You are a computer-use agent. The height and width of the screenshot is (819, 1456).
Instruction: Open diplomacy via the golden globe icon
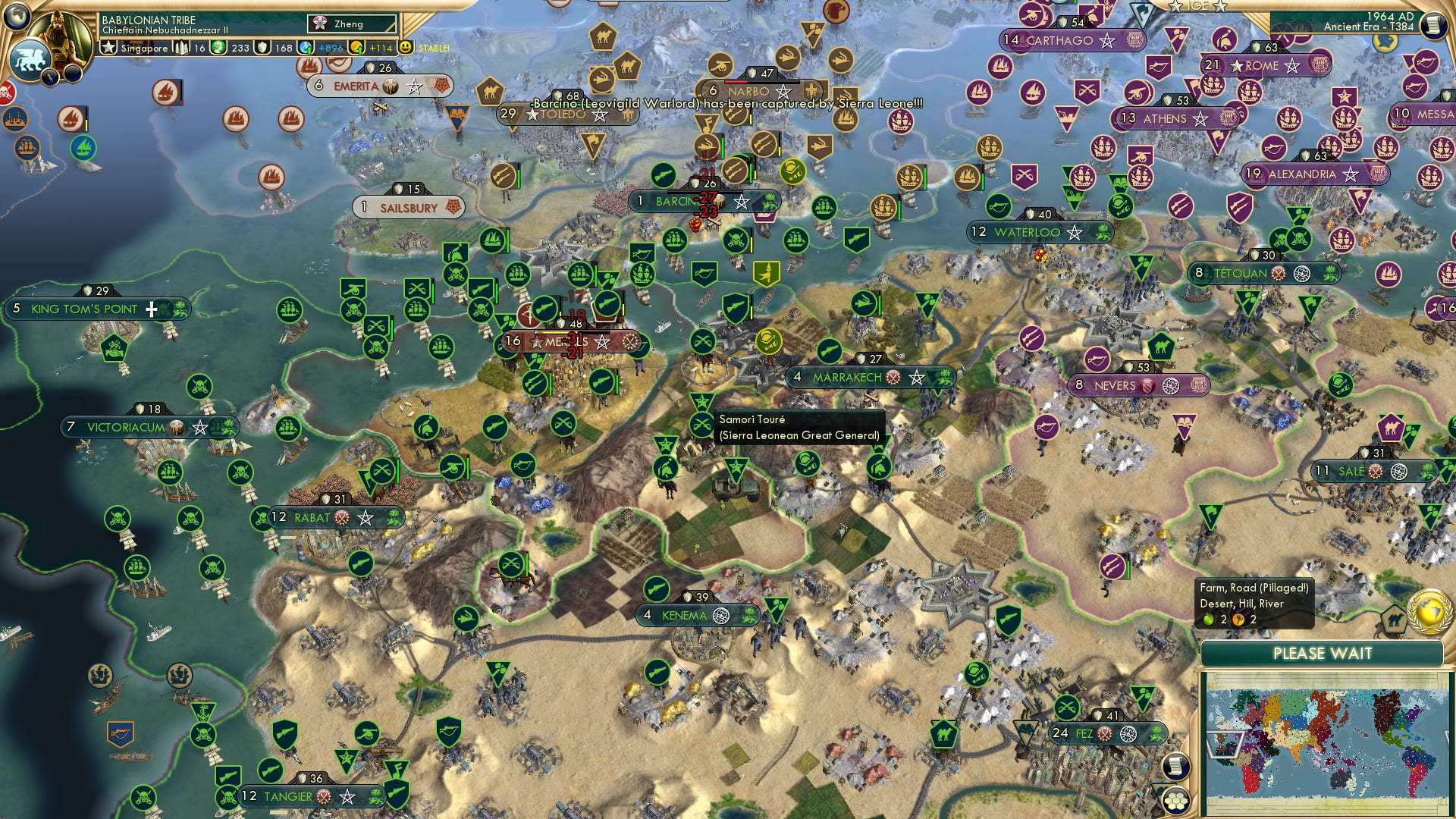click(1429, 610)
